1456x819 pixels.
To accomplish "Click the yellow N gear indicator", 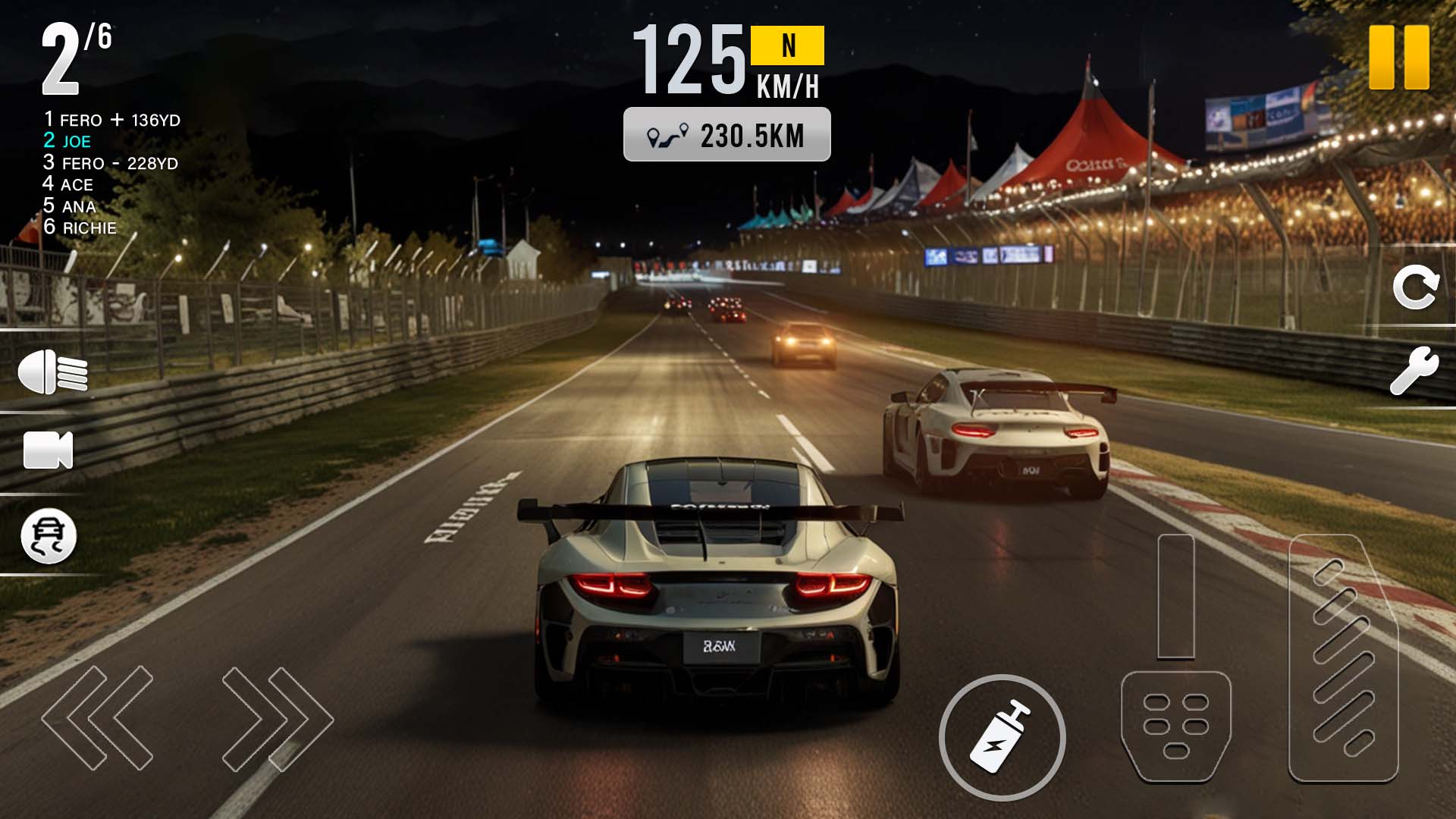I will (x=787, y=45).
